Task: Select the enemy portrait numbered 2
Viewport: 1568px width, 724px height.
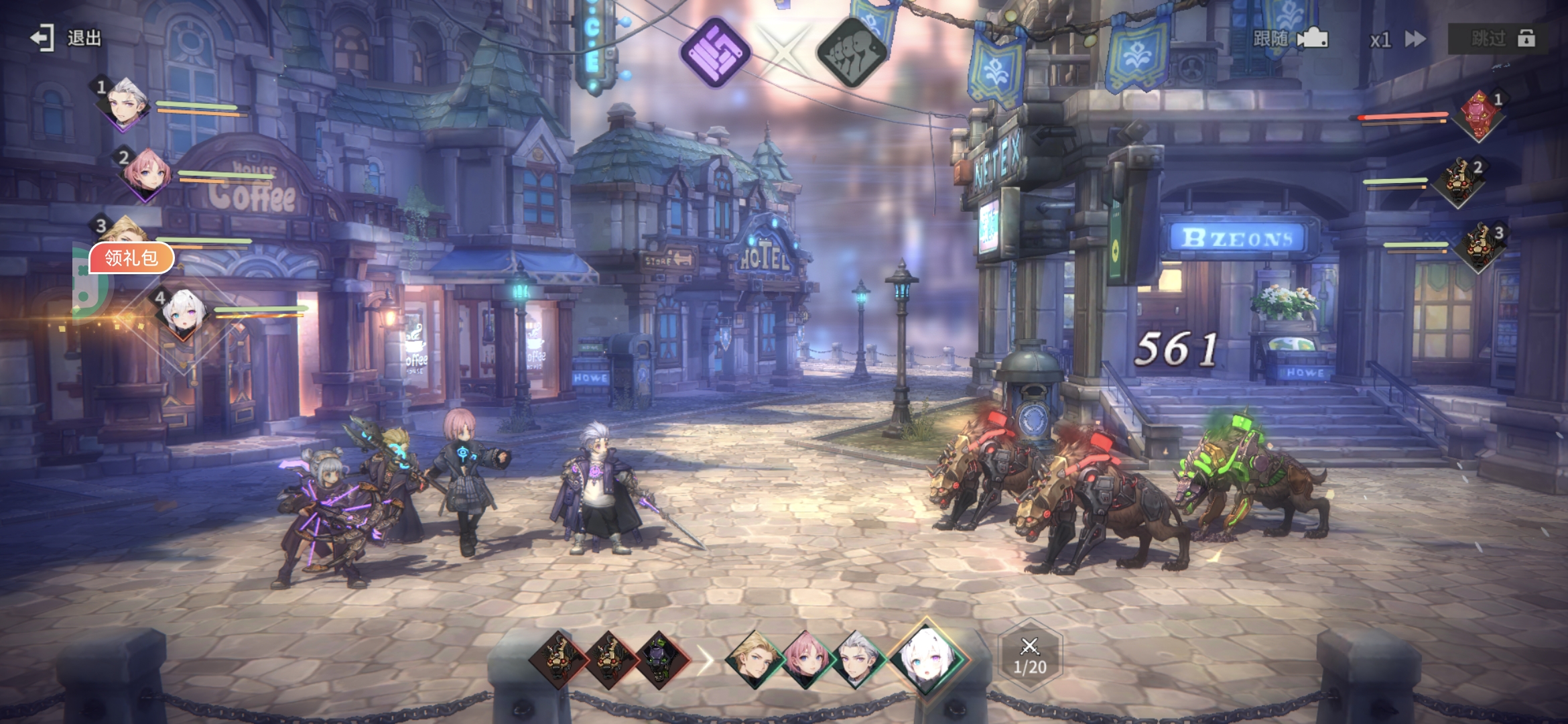Action: (1459, 181)
